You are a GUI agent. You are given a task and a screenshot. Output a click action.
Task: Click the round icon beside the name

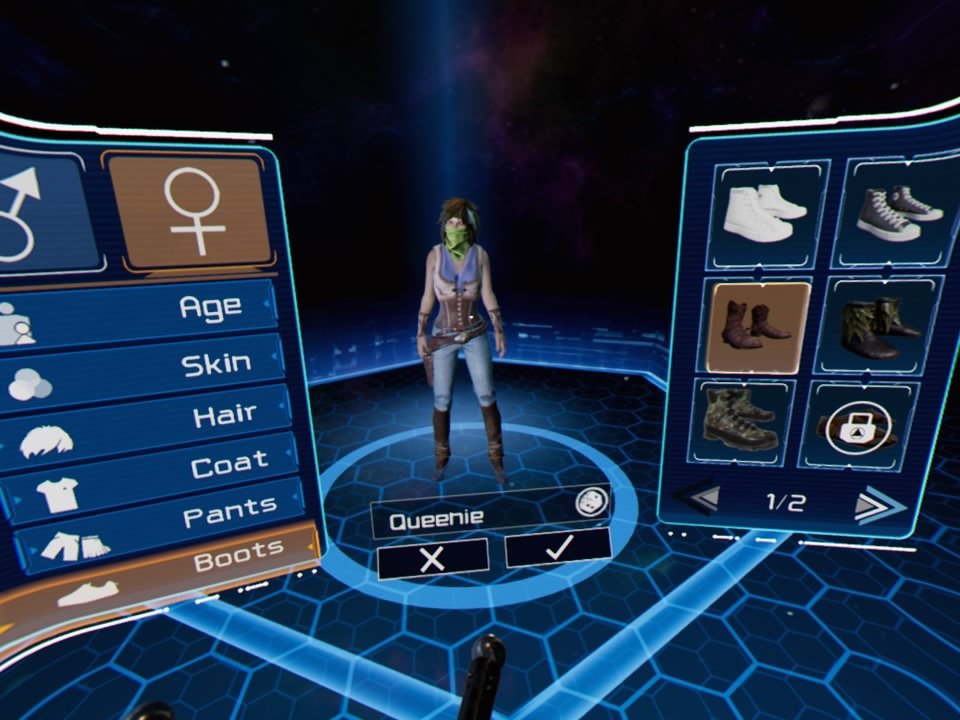(x=592, y=502)
